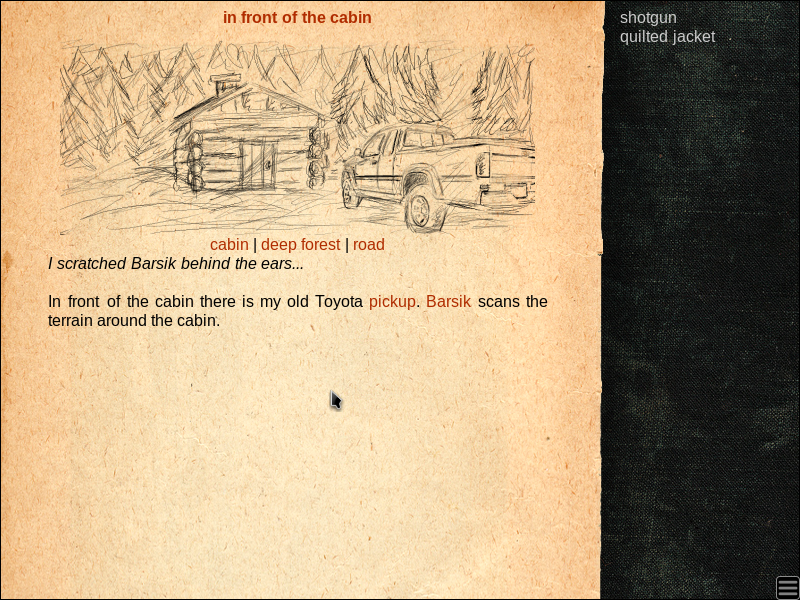Screen dimensions: 800x600
Task: Choose the quilted jacket inventory item
Action: coord(667,37)
